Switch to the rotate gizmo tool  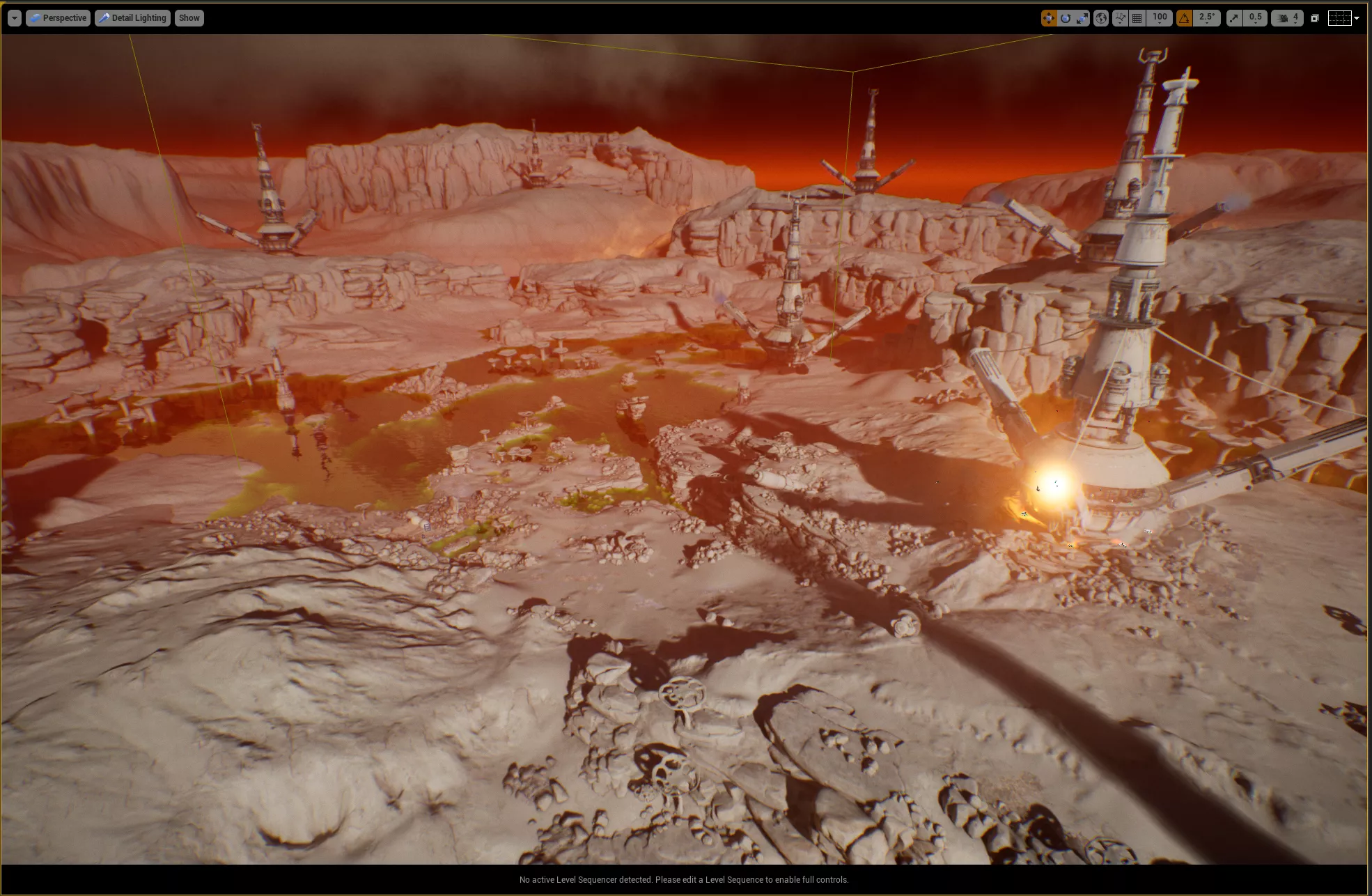1066,18
